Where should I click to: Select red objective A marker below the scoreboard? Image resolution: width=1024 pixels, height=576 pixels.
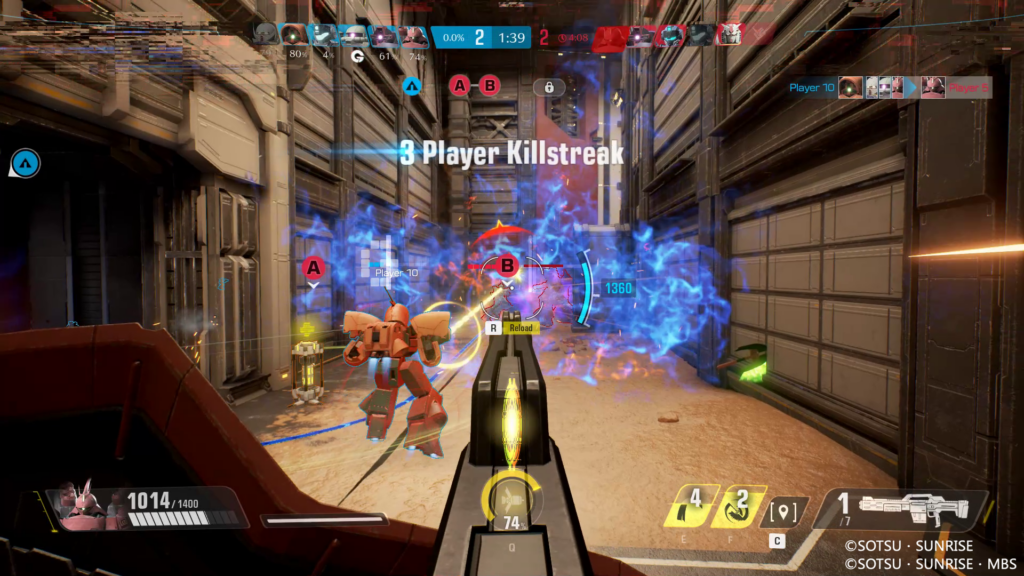460,86
